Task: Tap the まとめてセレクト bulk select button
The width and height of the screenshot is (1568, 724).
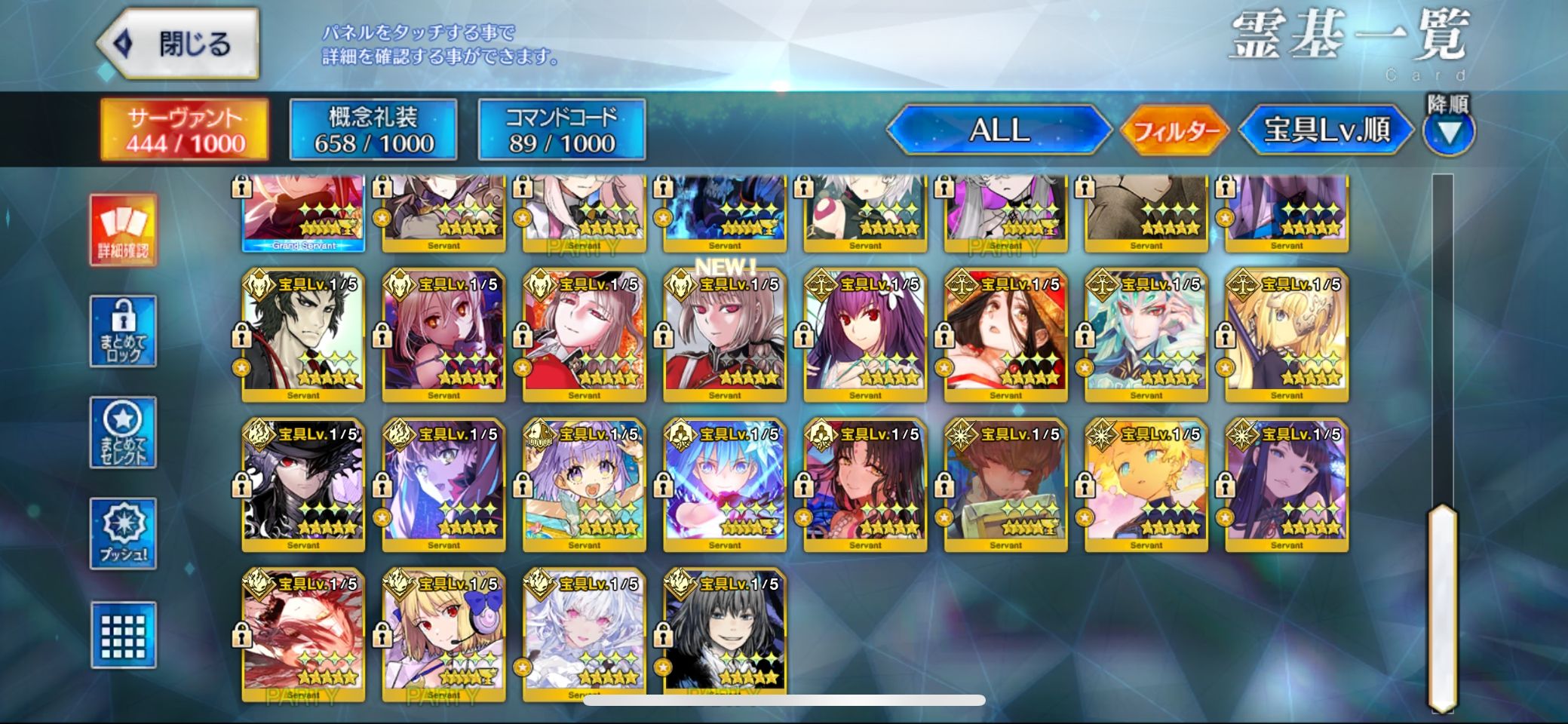Action: click(x=123, y=432)
